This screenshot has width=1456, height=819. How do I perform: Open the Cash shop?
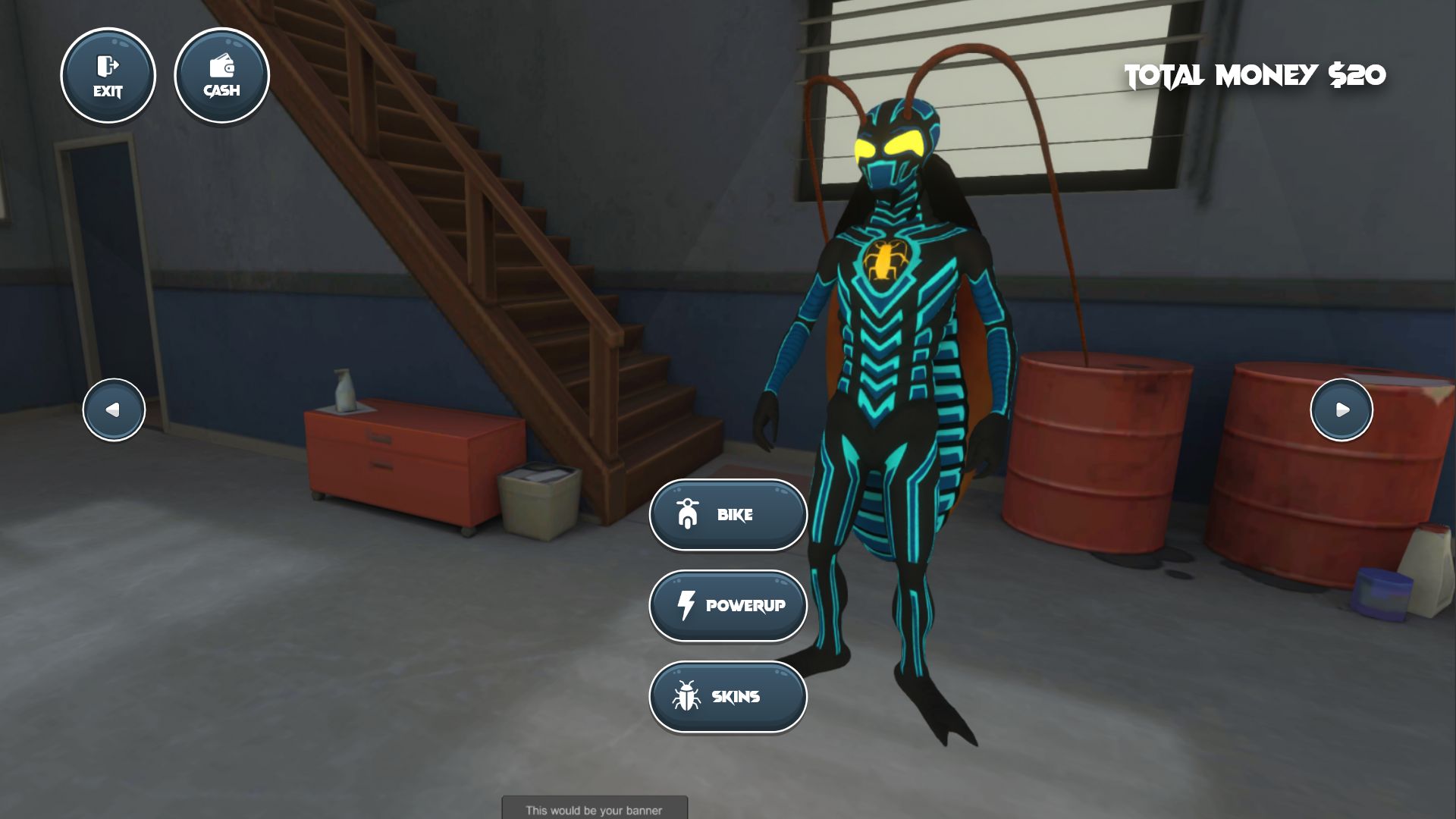(221, 76)
